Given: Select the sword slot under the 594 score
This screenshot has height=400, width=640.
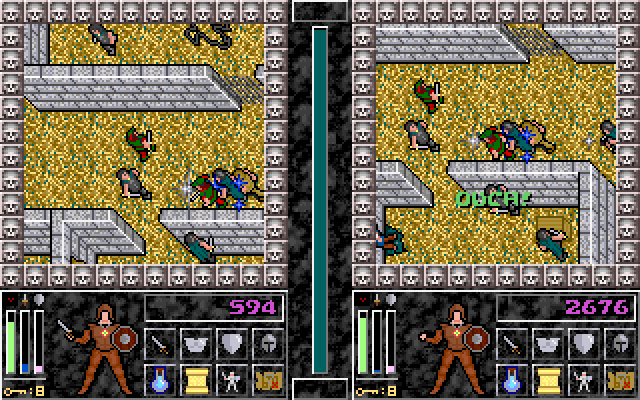Looking at the screenshot, I should click(x=160, y=344).
